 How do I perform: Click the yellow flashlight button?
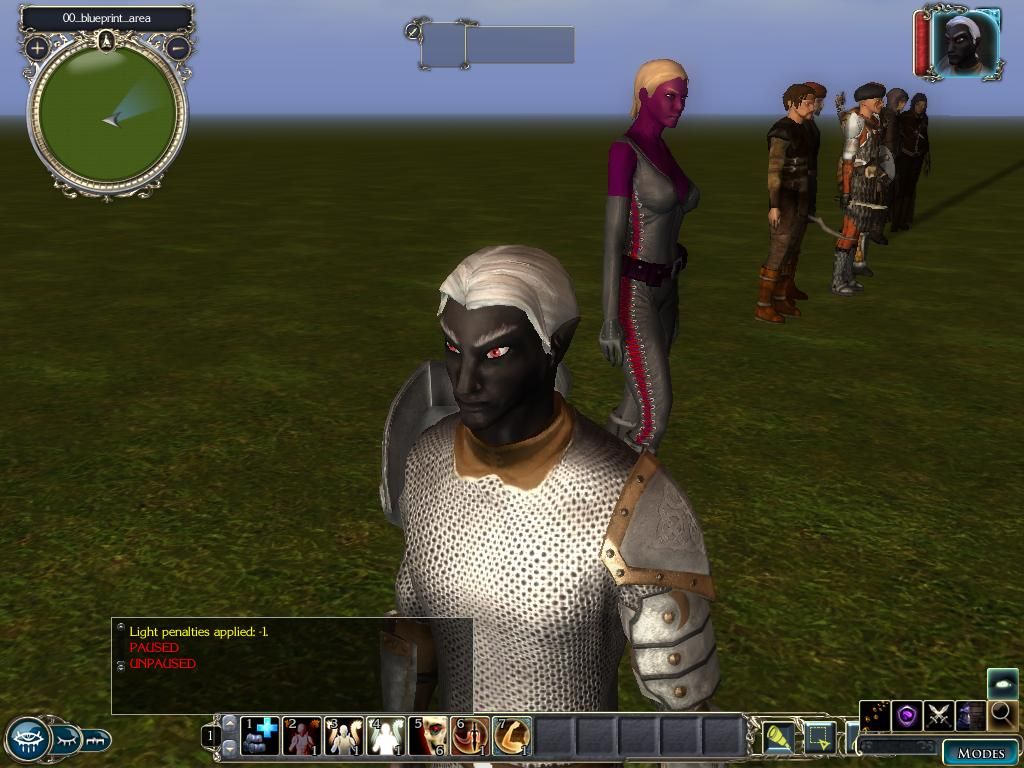click(x=778, y=737)
